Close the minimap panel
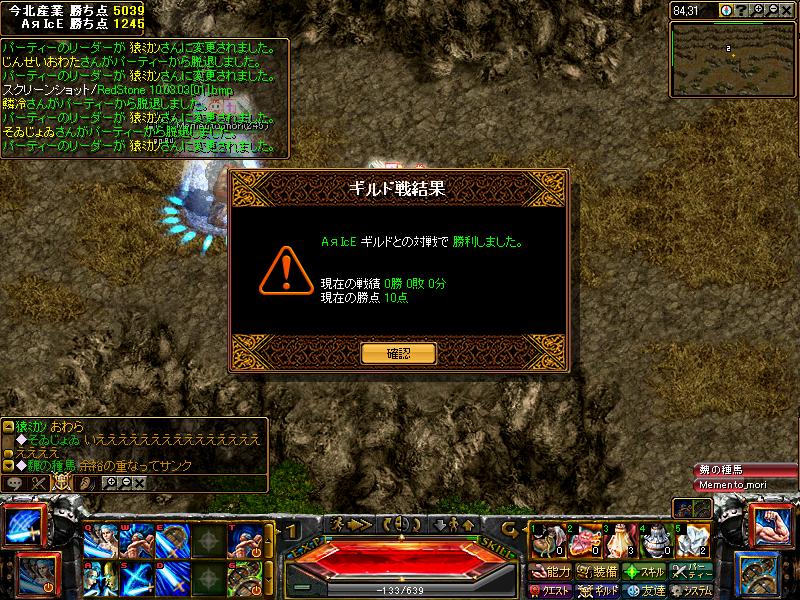The image size is (800, 600). [x=787, y=10]
